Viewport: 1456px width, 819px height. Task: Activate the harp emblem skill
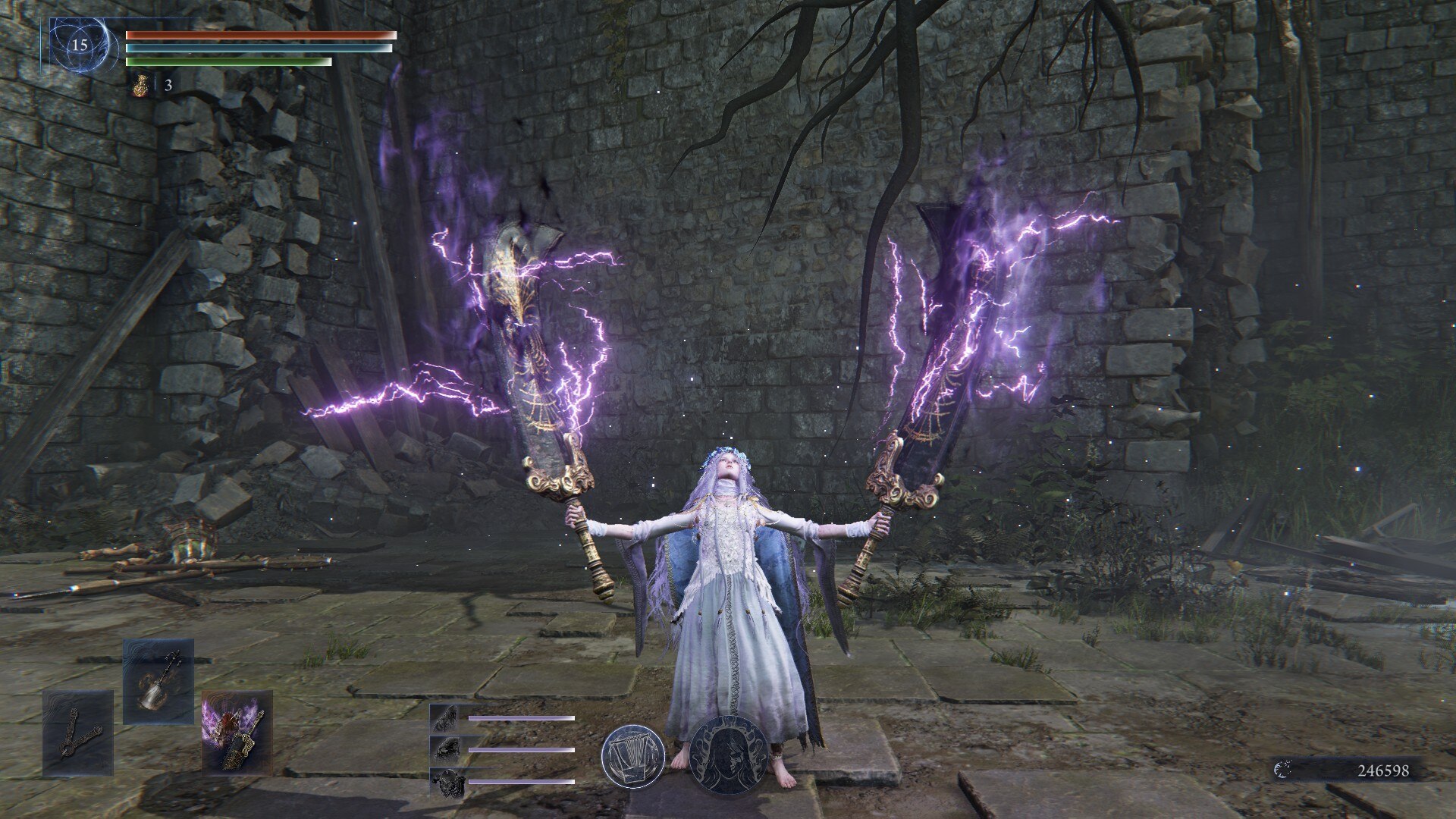(x=632, y=755)
